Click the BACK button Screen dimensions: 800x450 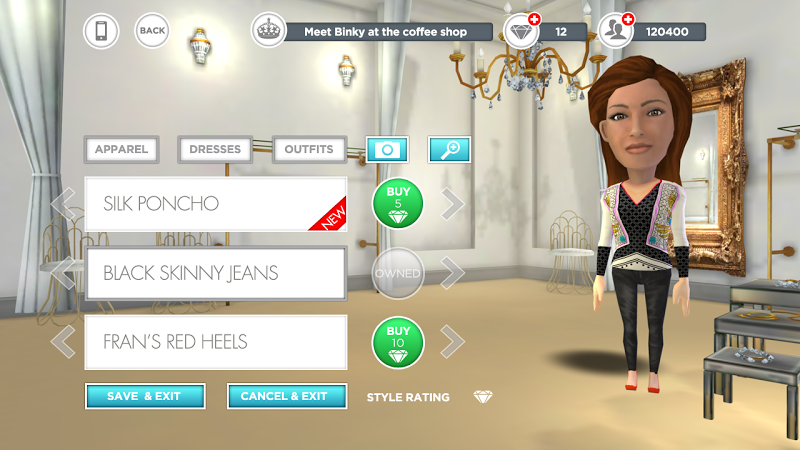pos(152,31)
